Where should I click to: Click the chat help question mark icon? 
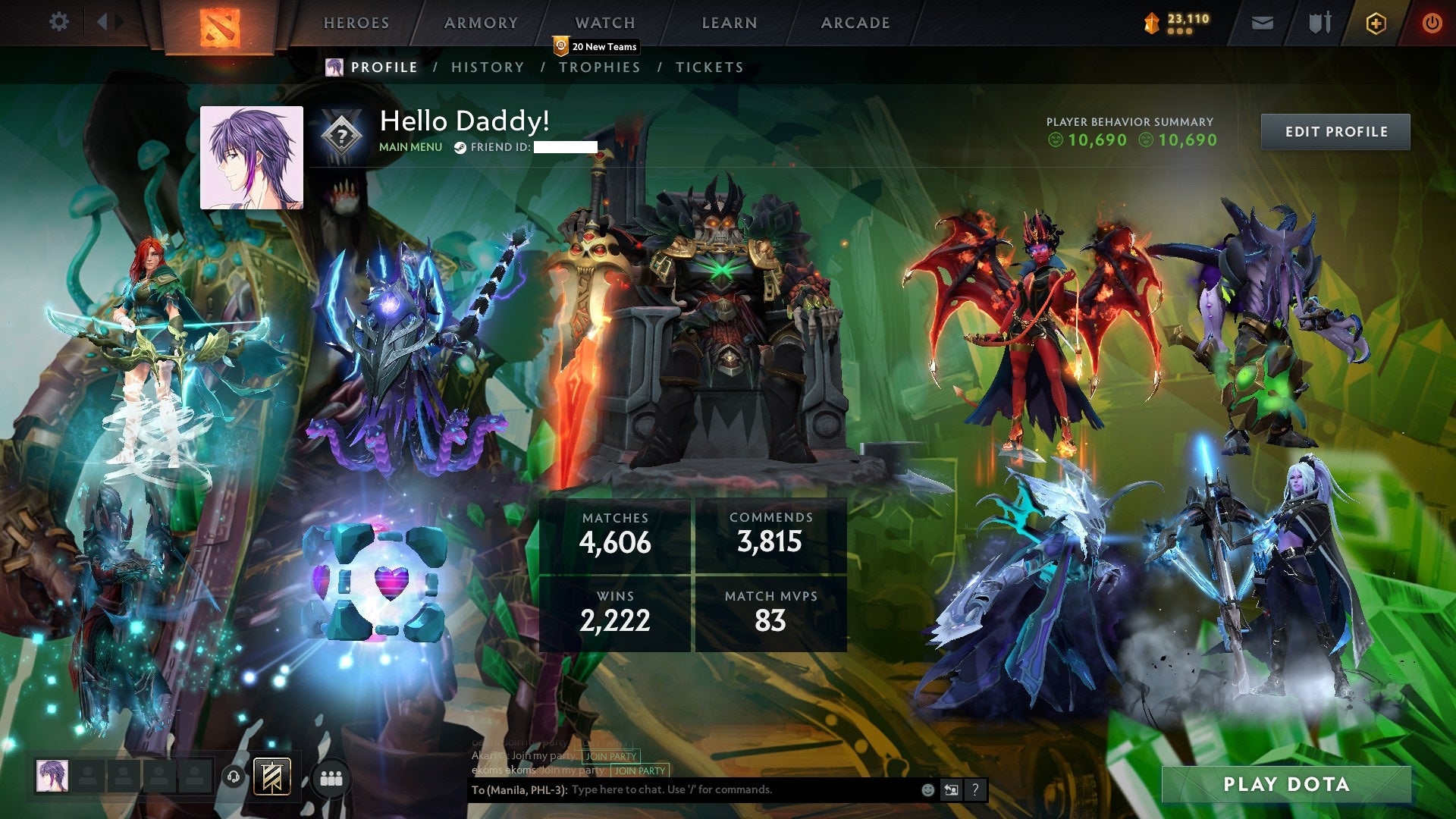coord(975,789)
